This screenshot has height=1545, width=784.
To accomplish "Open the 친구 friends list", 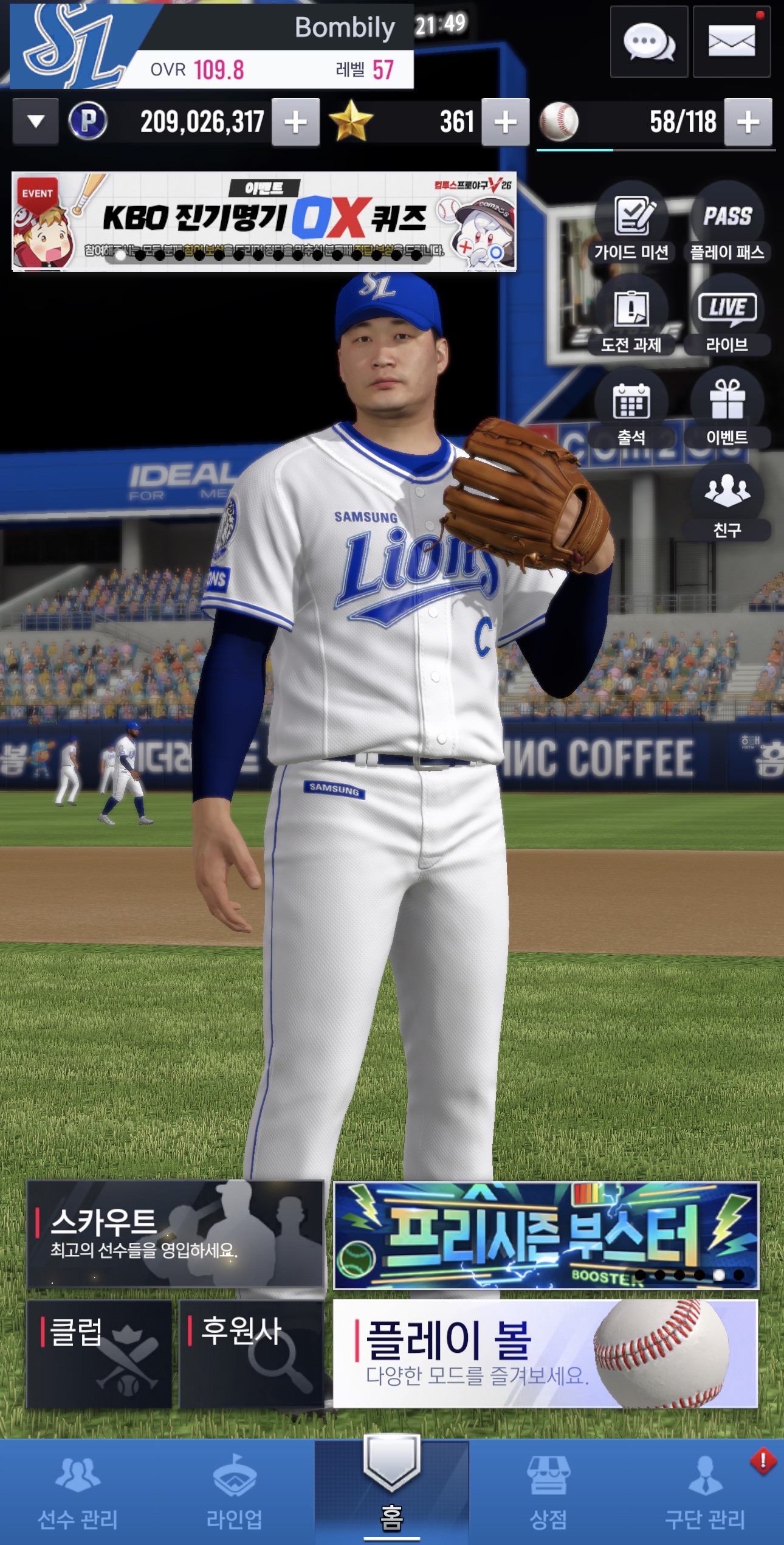I will pos(727,502).
